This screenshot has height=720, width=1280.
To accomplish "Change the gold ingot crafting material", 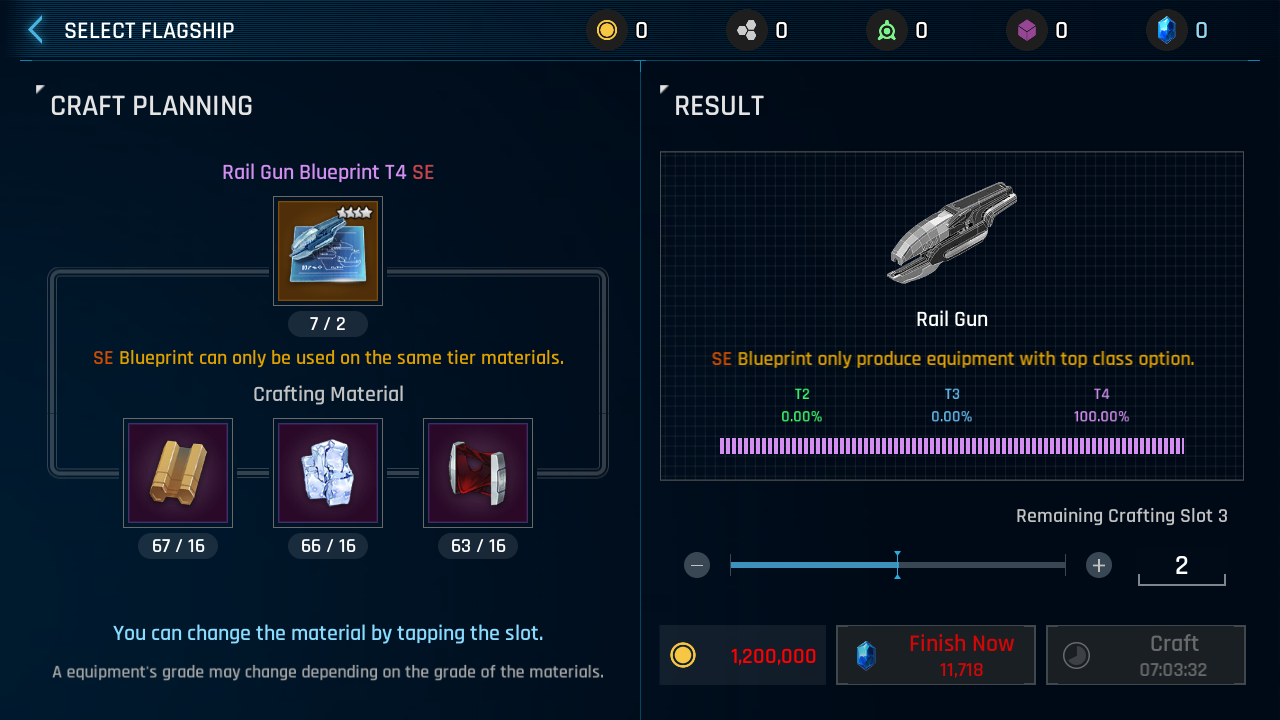I will coord(178,473).
